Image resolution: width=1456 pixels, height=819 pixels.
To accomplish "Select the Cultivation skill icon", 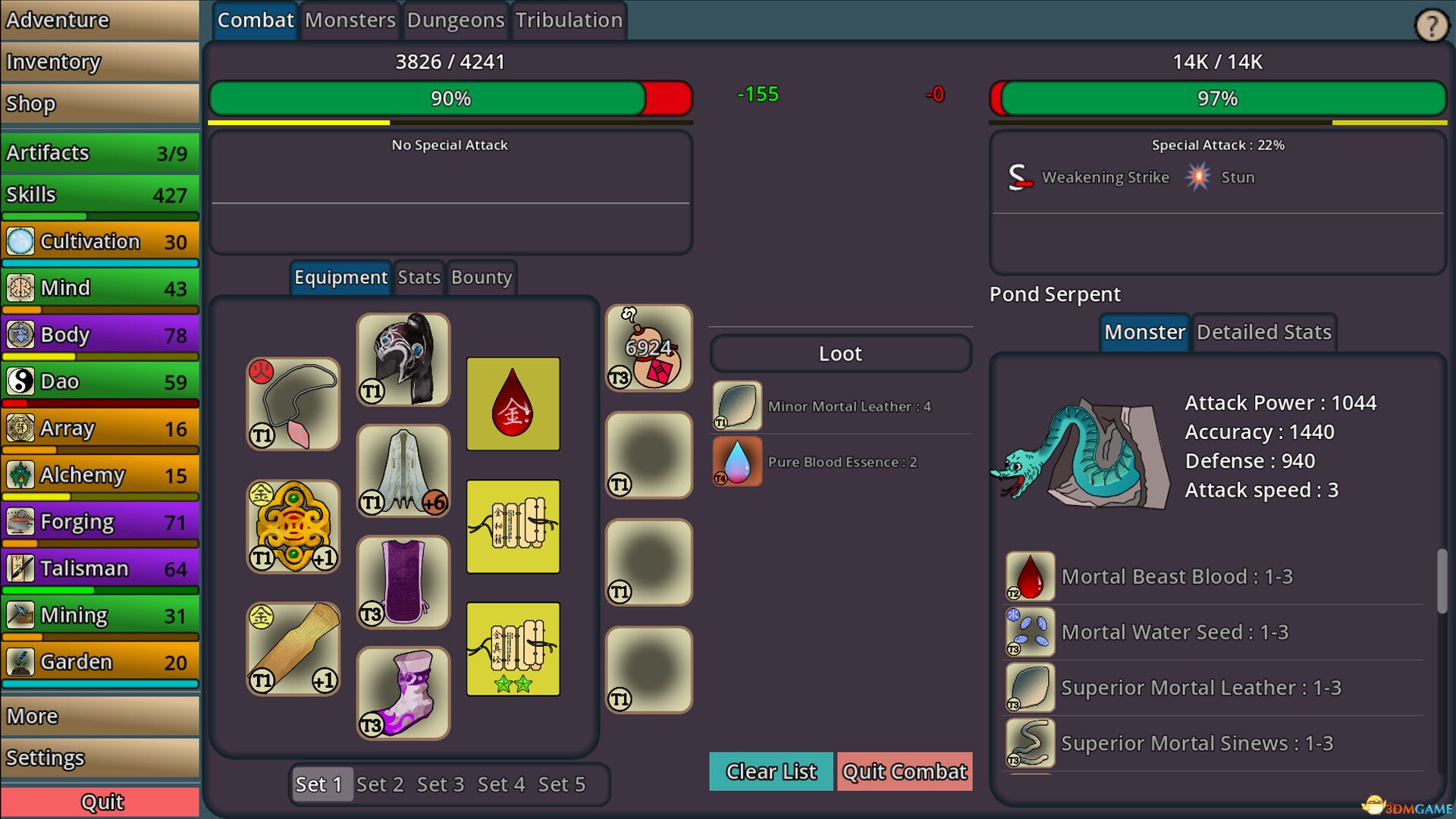I will [20, 241].
